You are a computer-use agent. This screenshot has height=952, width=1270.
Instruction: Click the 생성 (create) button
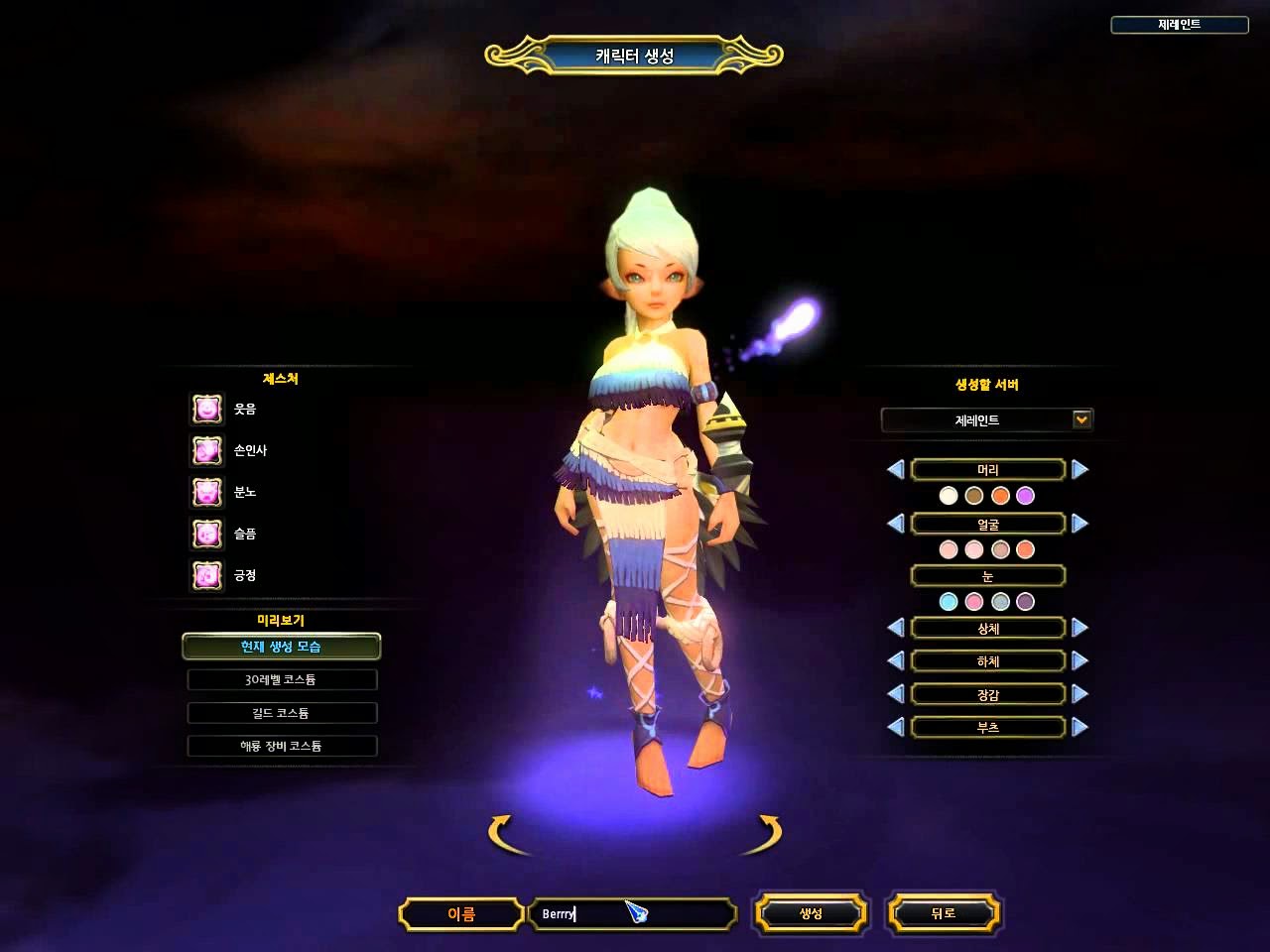(812, 913)
